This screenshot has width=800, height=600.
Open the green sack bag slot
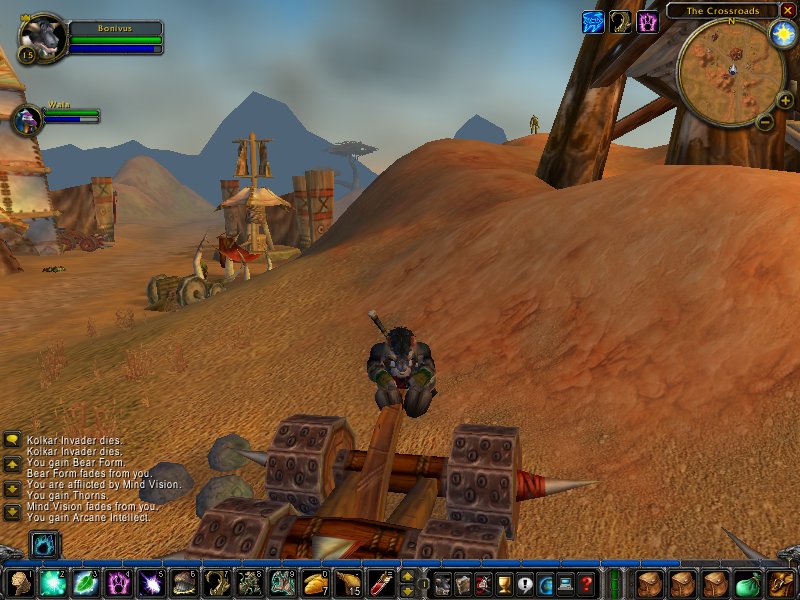(748, 582)
